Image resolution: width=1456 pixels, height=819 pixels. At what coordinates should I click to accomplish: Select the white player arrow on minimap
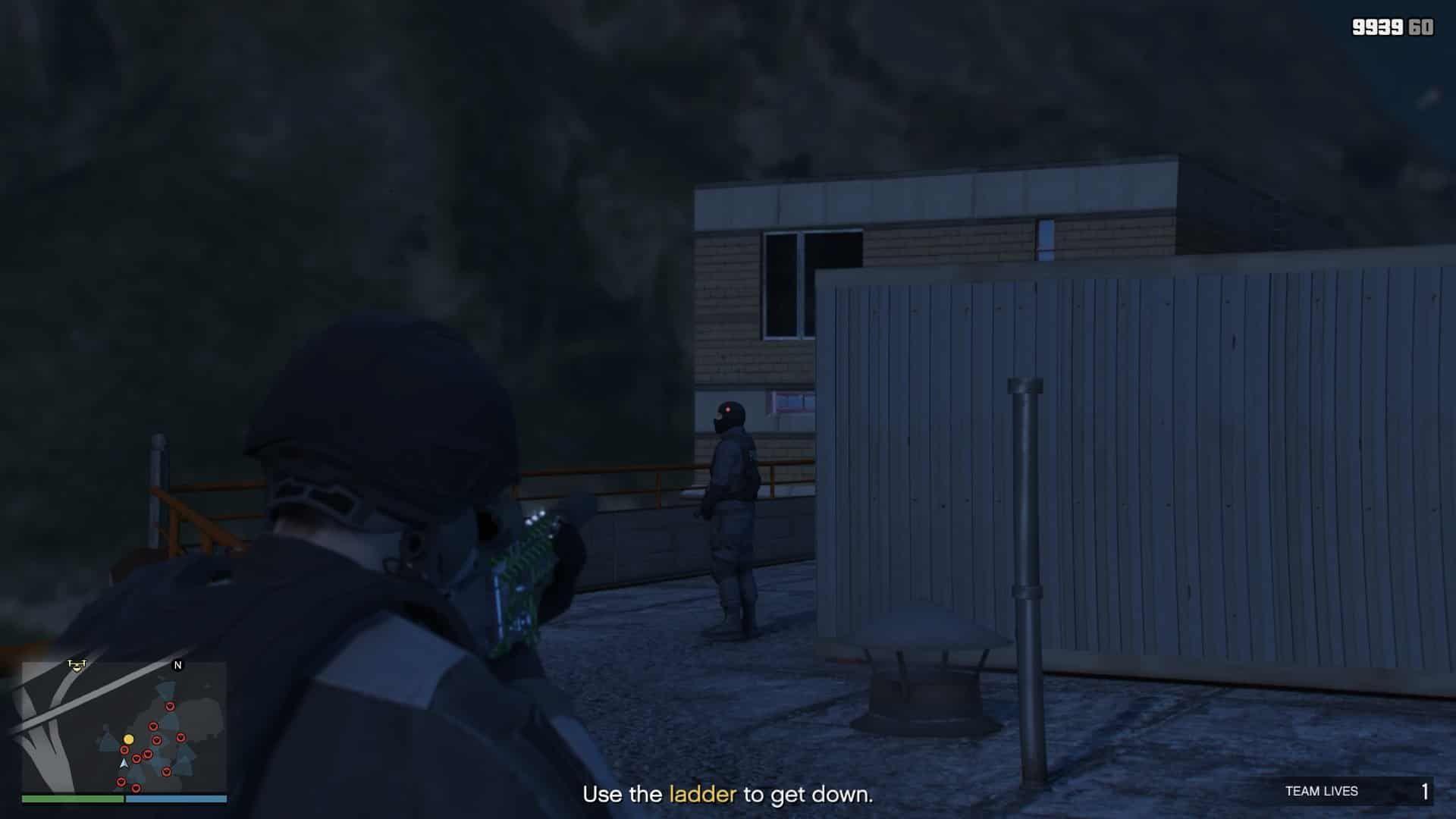point(124,765)
